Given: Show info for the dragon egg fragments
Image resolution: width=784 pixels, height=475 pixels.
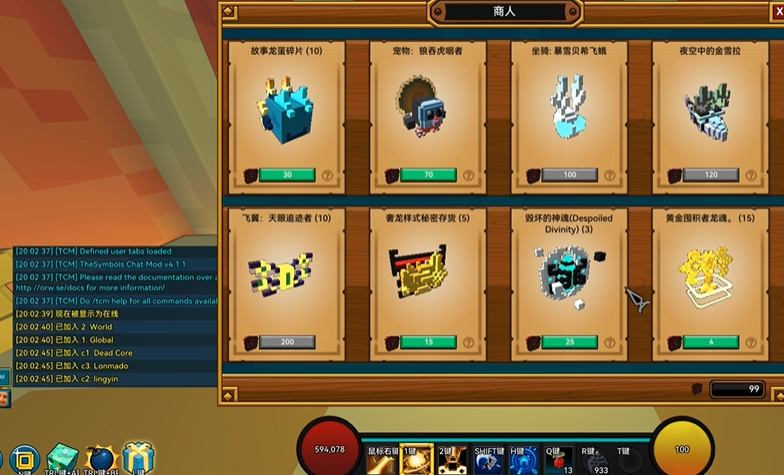Looking at the screenshot, I should point(328,175).
